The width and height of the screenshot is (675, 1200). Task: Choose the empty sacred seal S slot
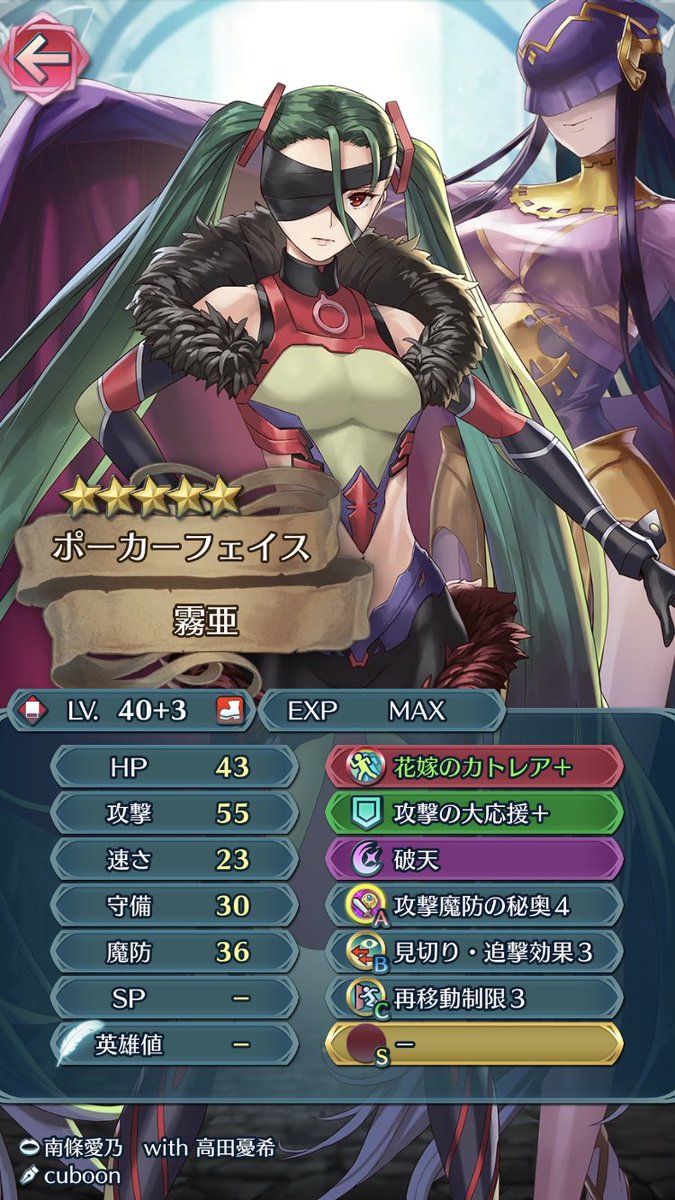(x=475, y=1044)
